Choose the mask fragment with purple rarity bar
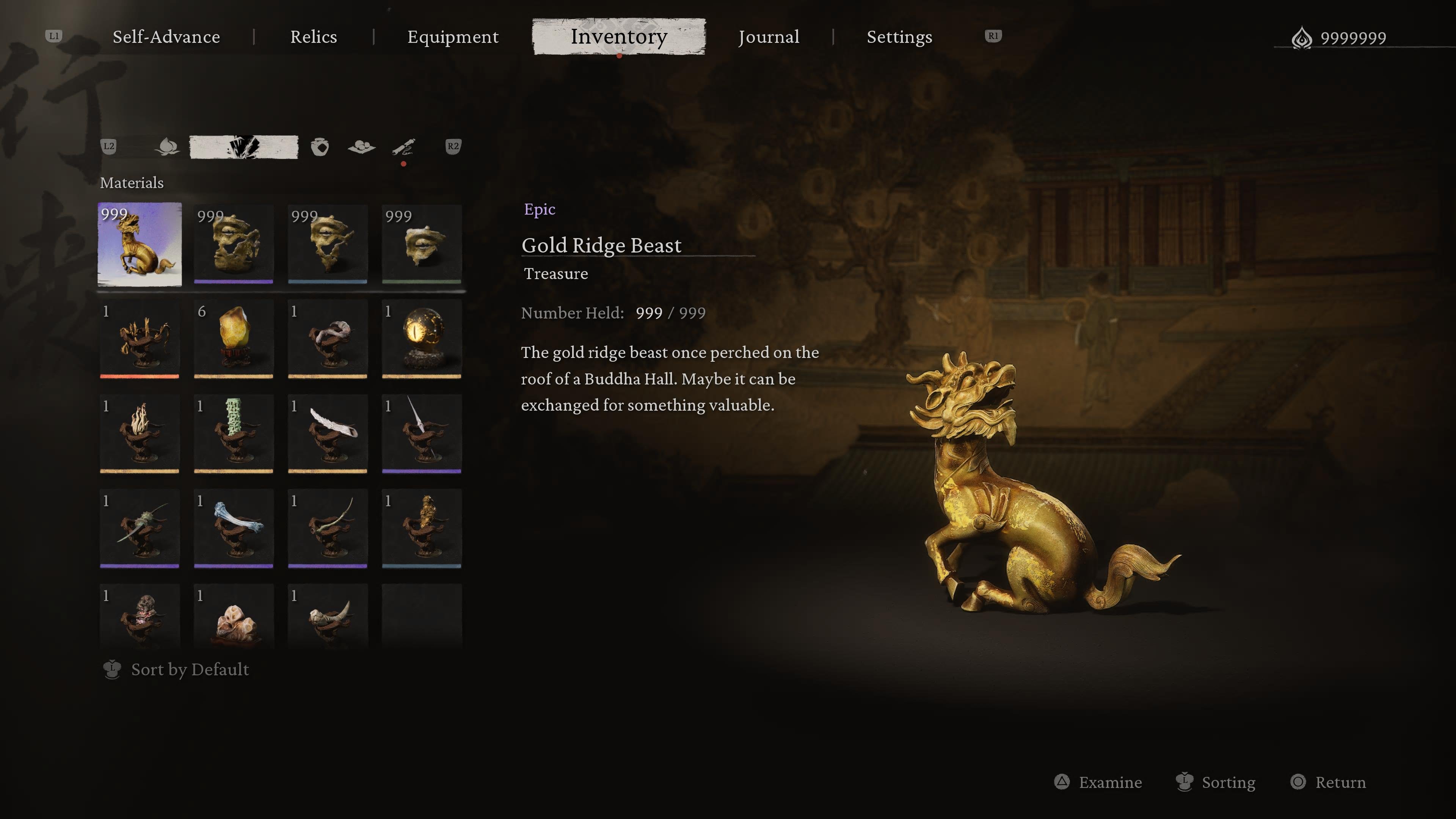The width and height of the screenshot is (1456, 819). (234, 245)
